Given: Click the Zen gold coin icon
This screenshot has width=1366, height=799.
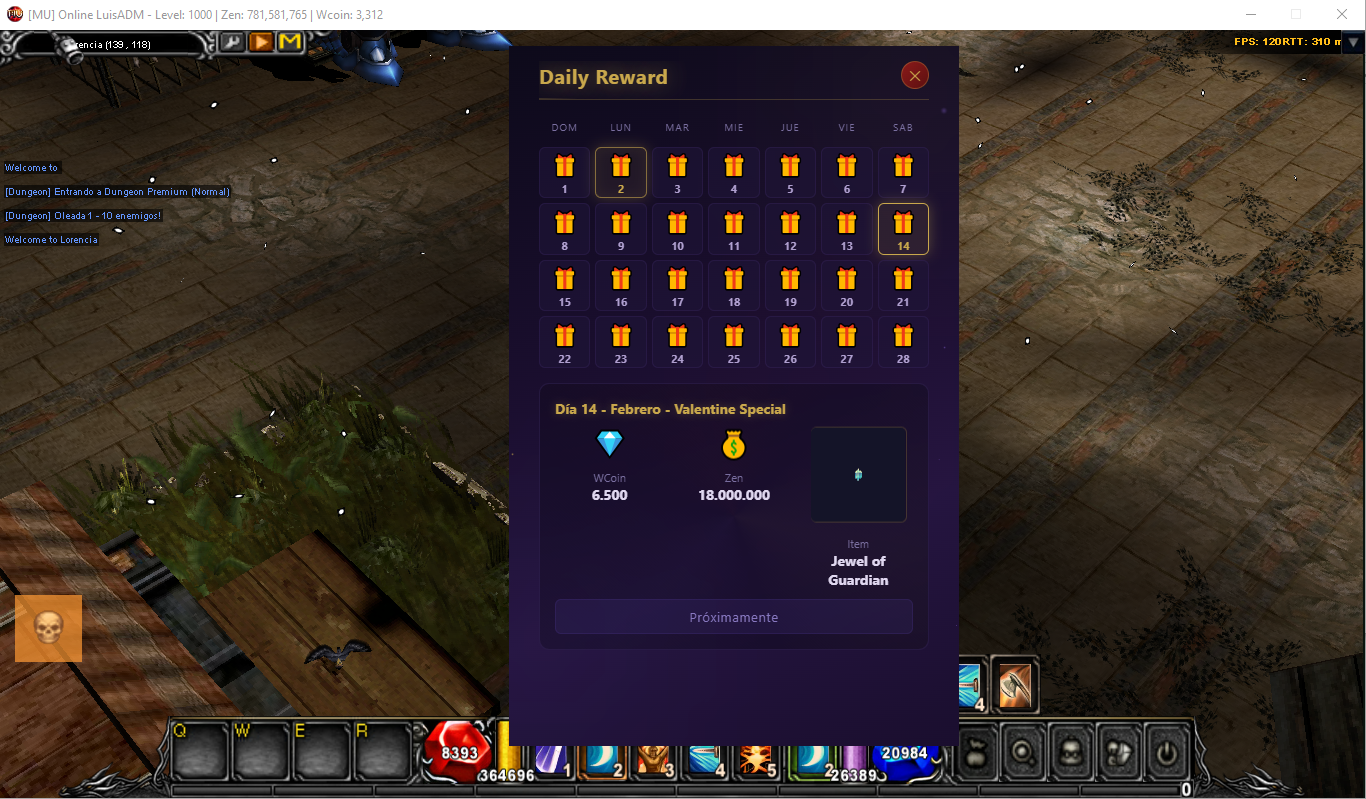Looking at the screenshot, I should click(733, 443).
